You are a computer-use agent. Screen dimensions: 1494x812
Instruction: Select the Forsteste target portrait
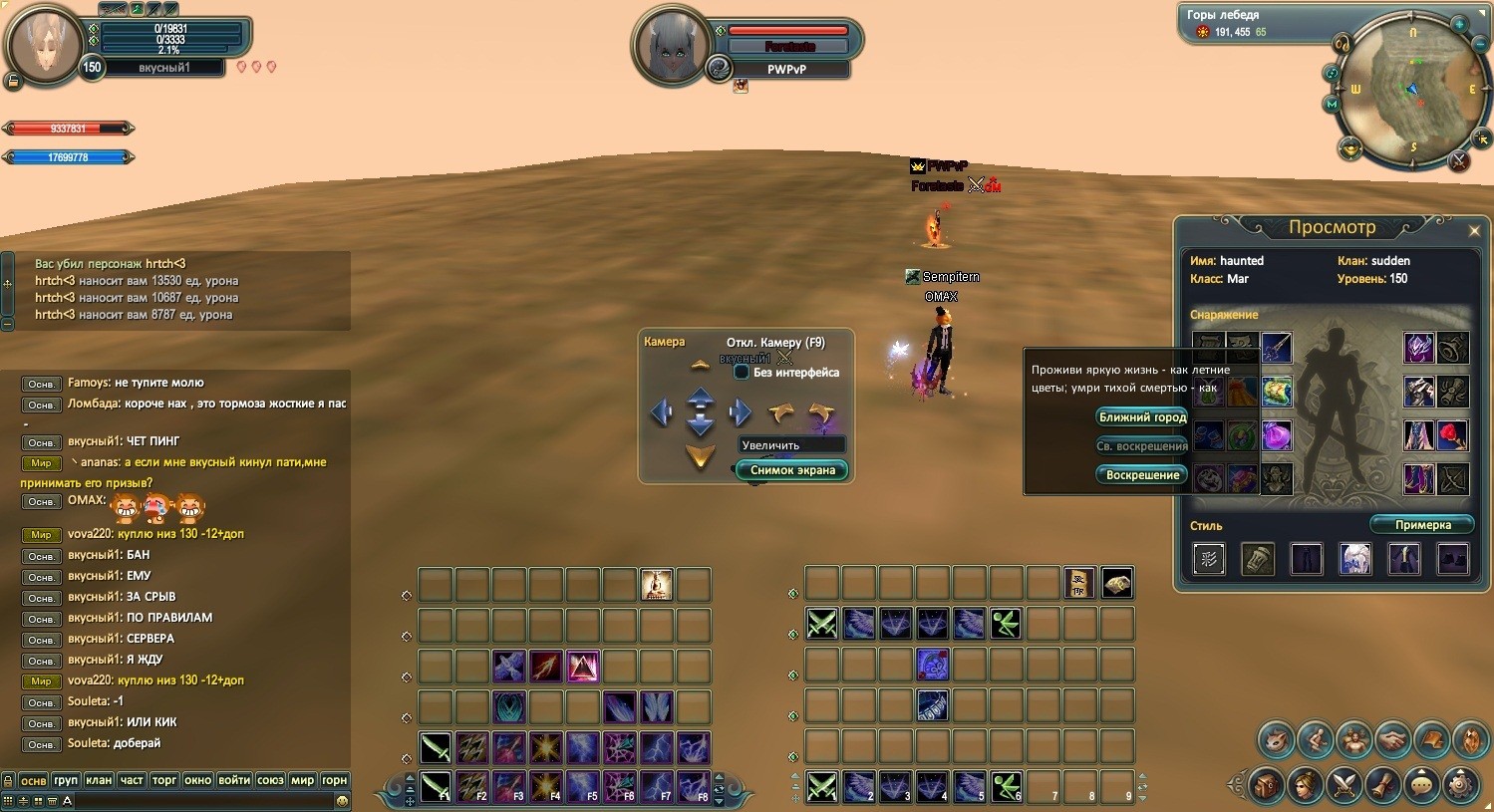[671, 45]
